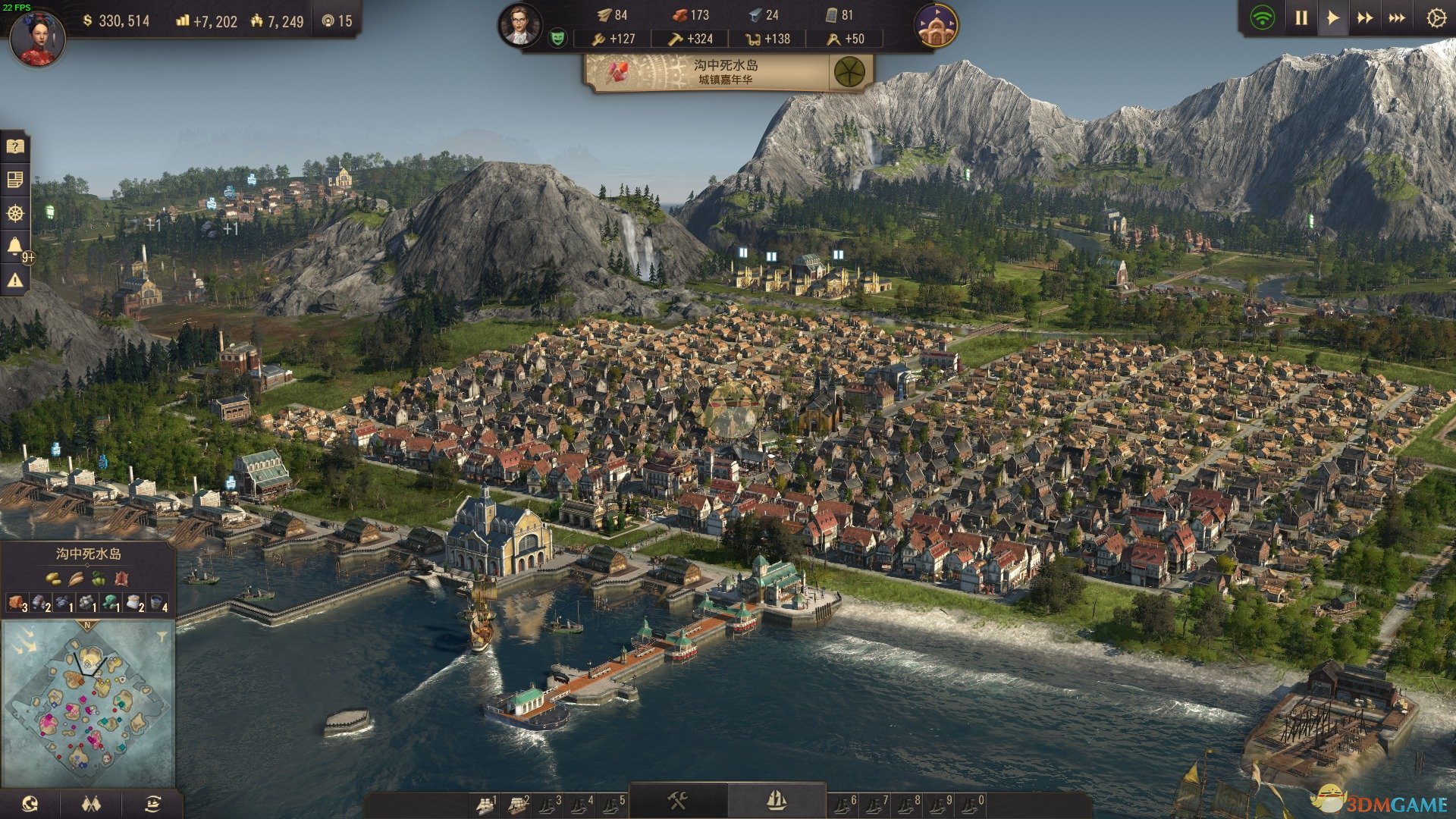Screen dimensions: 1456x819
Task: Select the advisor portrait with glasses
Action: coord(519,24)
